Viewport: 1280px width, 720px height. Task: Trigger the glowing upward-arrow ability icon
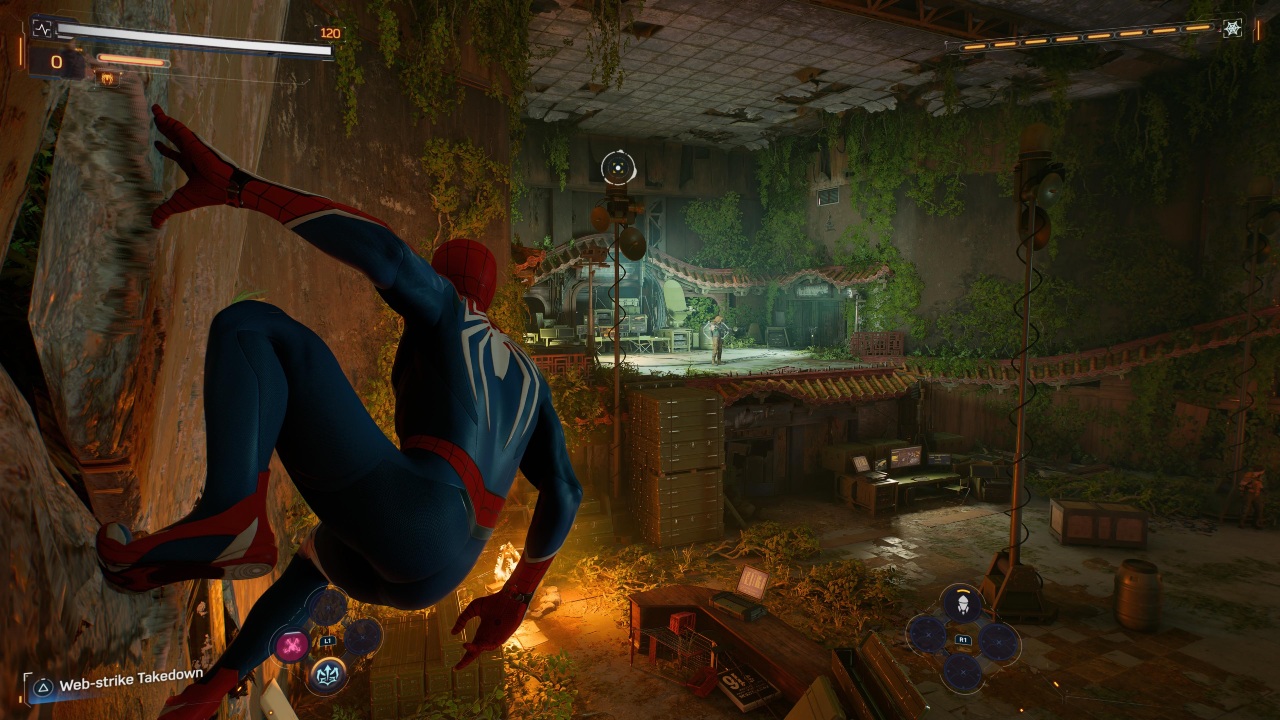(327, 675)
